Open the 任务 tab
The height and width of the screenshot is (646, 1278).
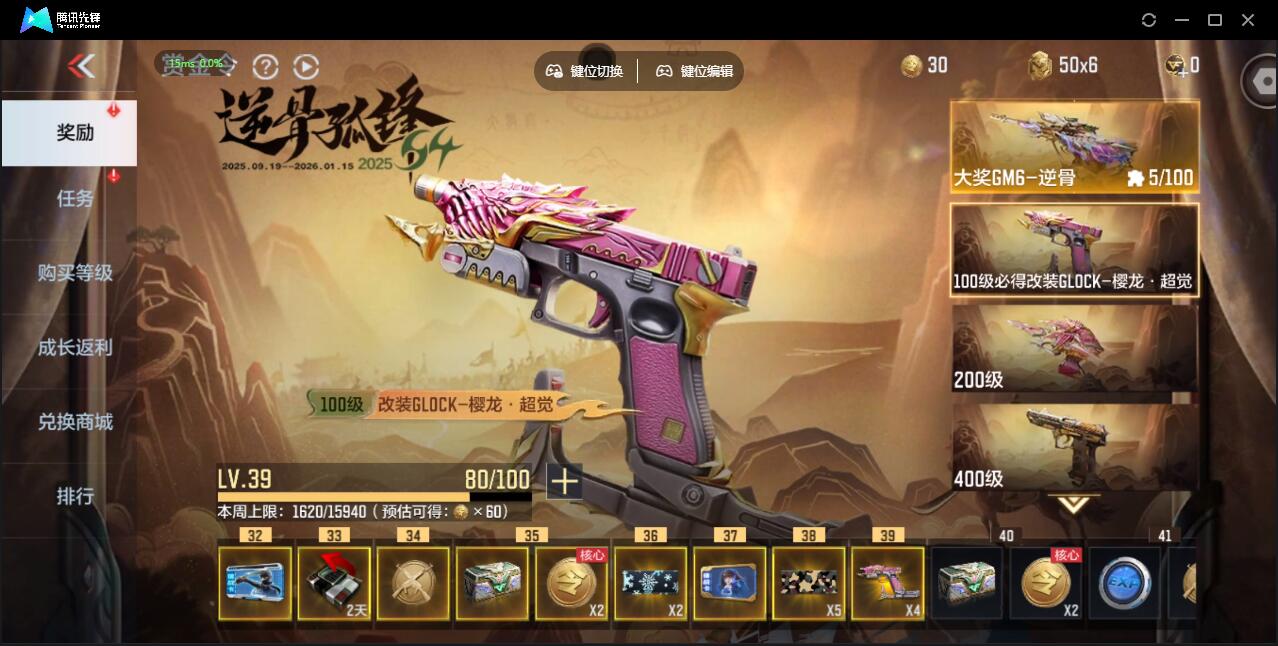click(74, 198)
